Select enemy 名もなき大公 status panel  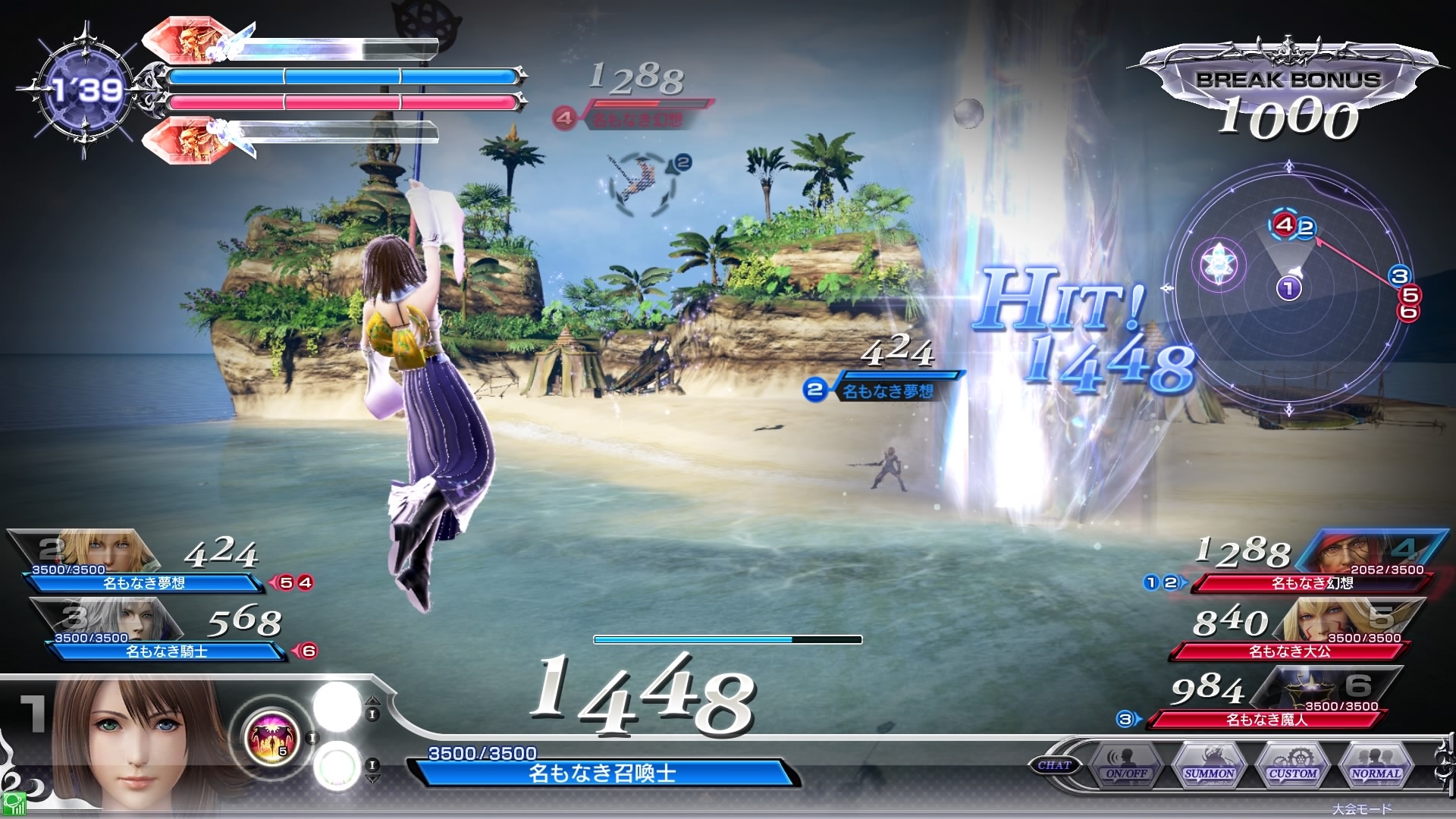[1289, 651]
